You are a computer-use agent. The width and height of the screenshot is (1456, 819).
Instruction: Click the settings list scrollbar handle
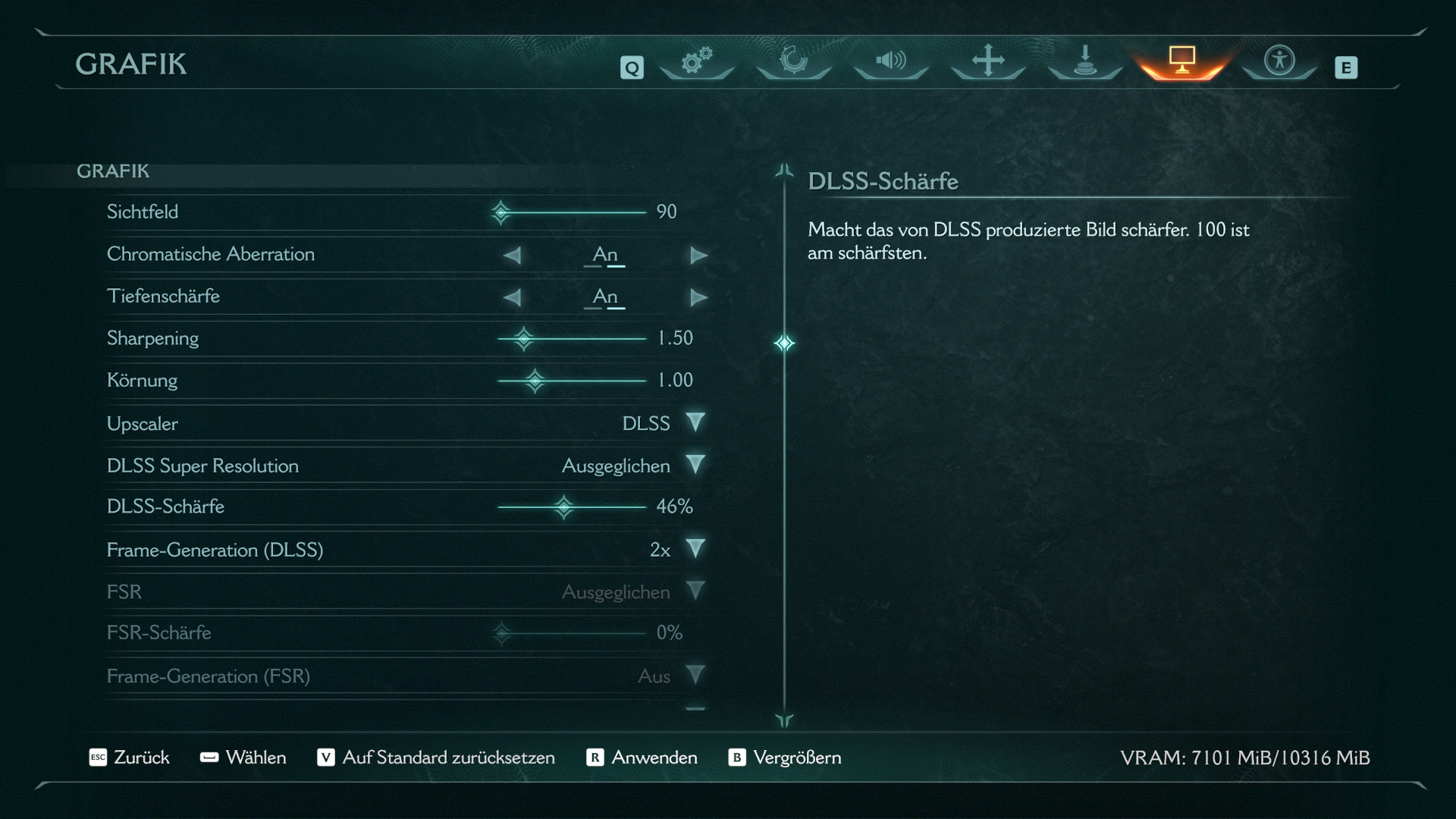[x=784, y=344]
